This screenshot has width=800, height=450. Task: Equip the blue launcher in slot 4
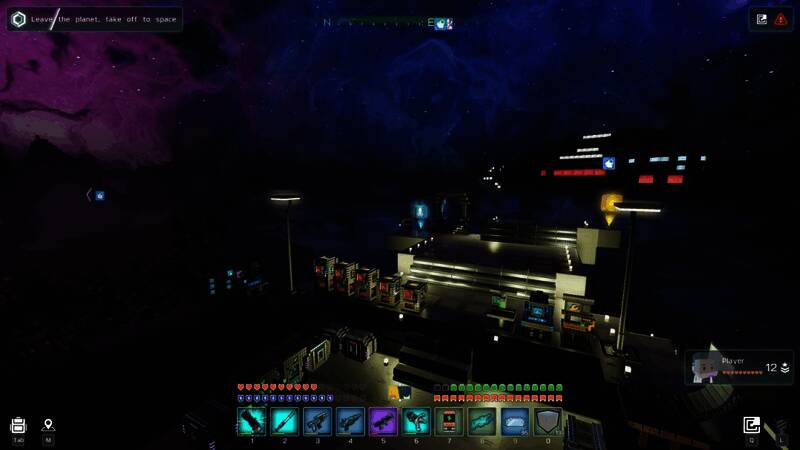click(x=350, y=421)
